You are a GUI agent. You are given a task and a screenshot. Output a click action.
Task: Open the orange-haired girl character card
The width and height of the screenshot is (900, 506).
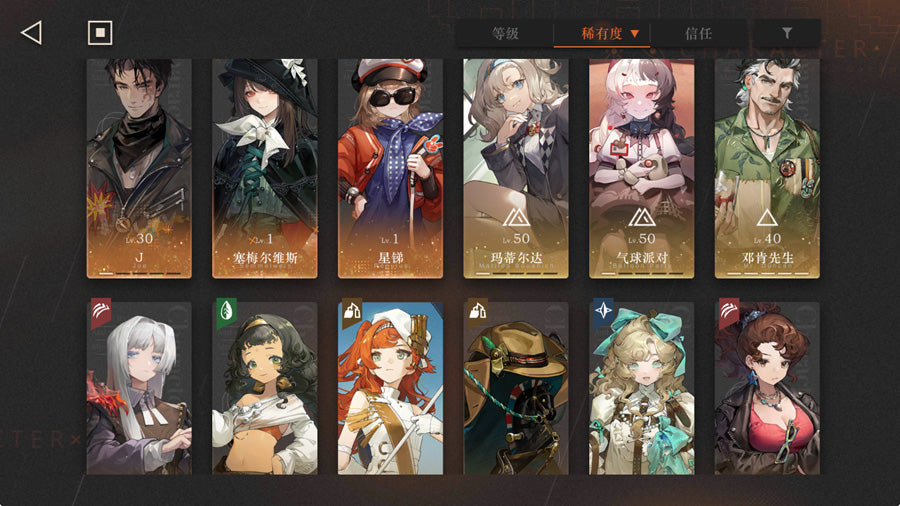pyautogui.click(x=390, y=388)
